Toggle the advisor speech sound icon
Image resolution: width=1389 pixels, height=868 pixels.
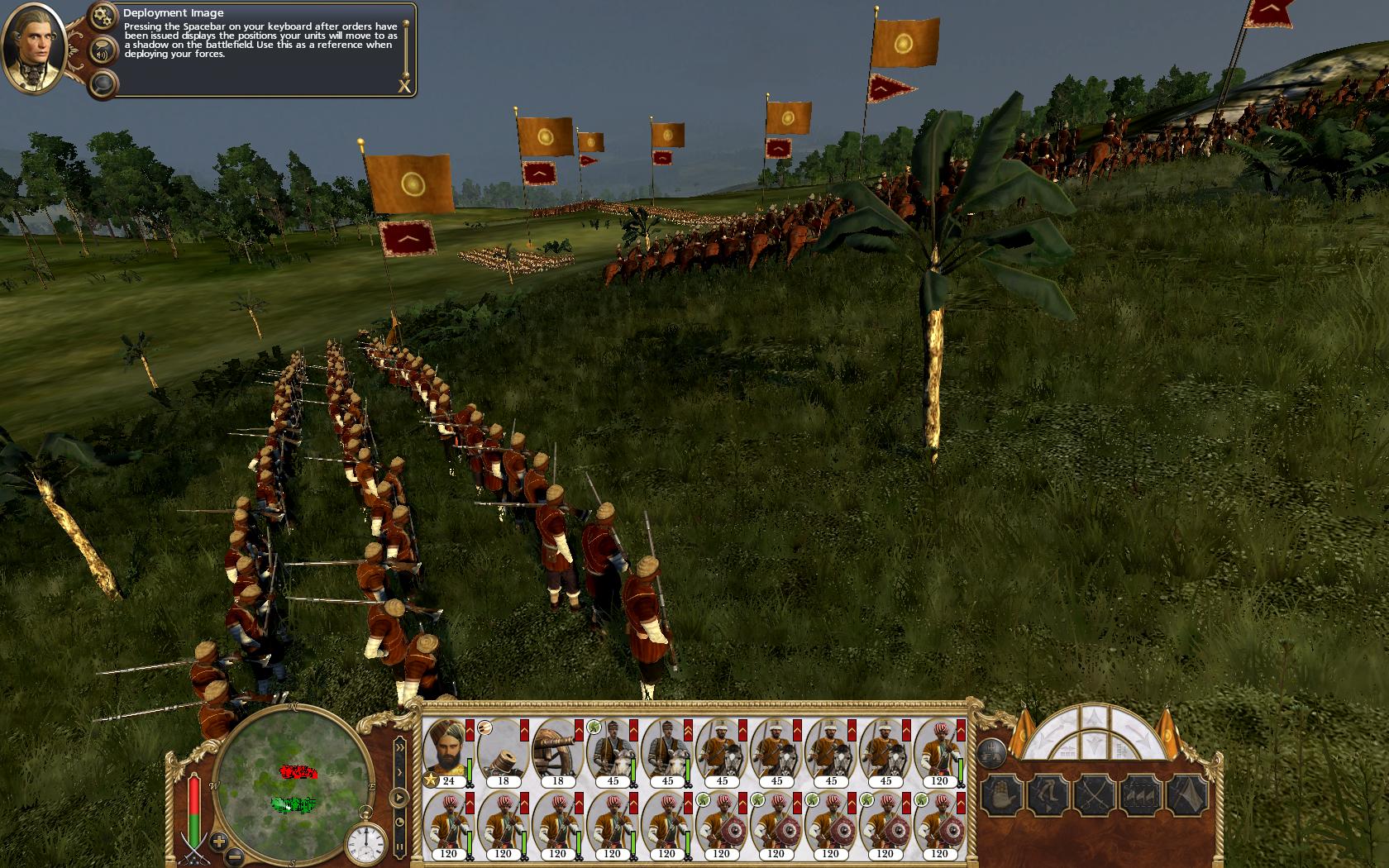coord(103,51)
